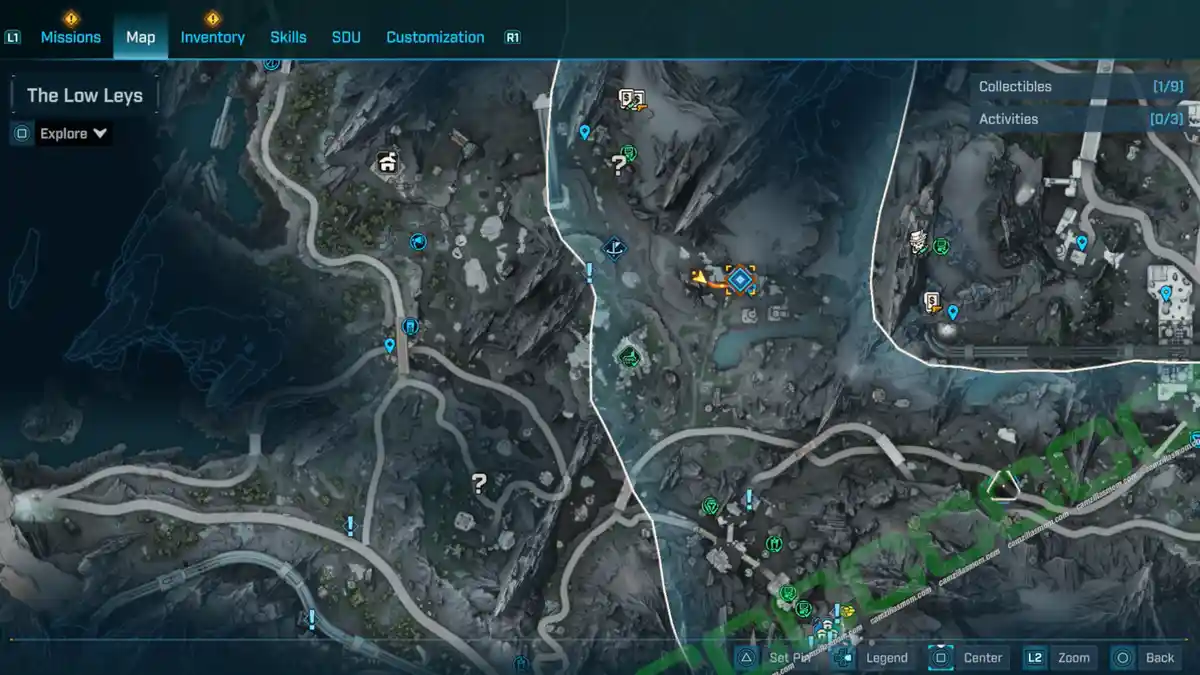Select the Map tab
Image resolution: width=1200 pixels, height=675 pixels.
click(x=140, y=37)
